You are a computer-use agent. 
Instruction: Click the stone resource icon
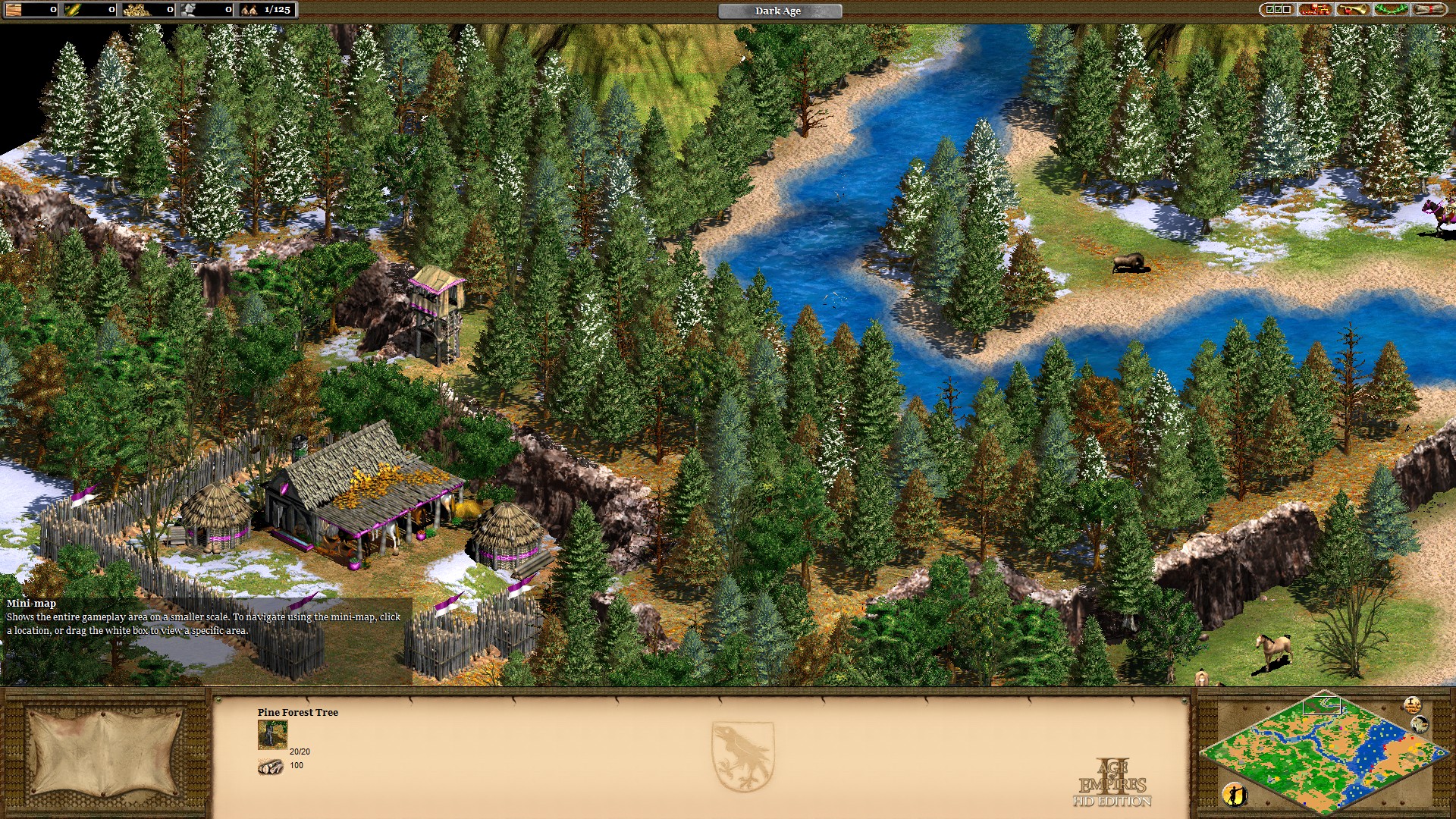click(187, 10)
